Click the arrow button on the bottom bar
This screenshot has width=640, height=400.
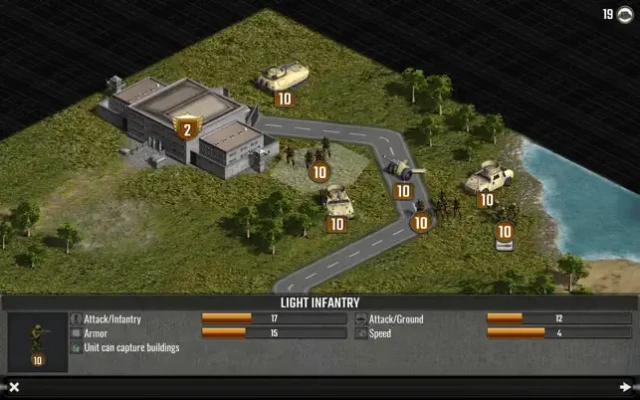click(x=625, y=387)
